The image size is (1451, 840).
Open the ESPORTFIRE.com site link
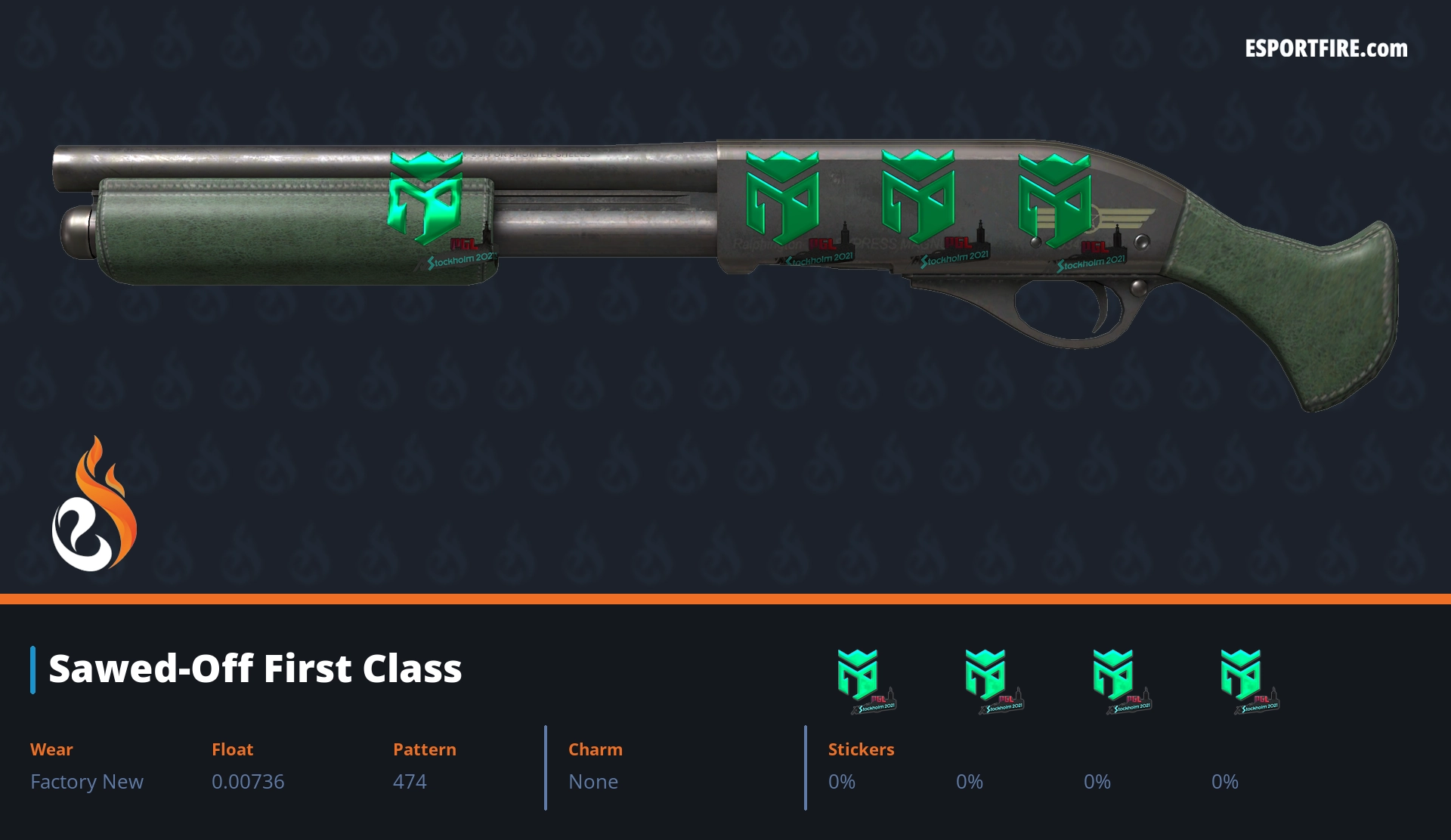[x=1326, y=49]
